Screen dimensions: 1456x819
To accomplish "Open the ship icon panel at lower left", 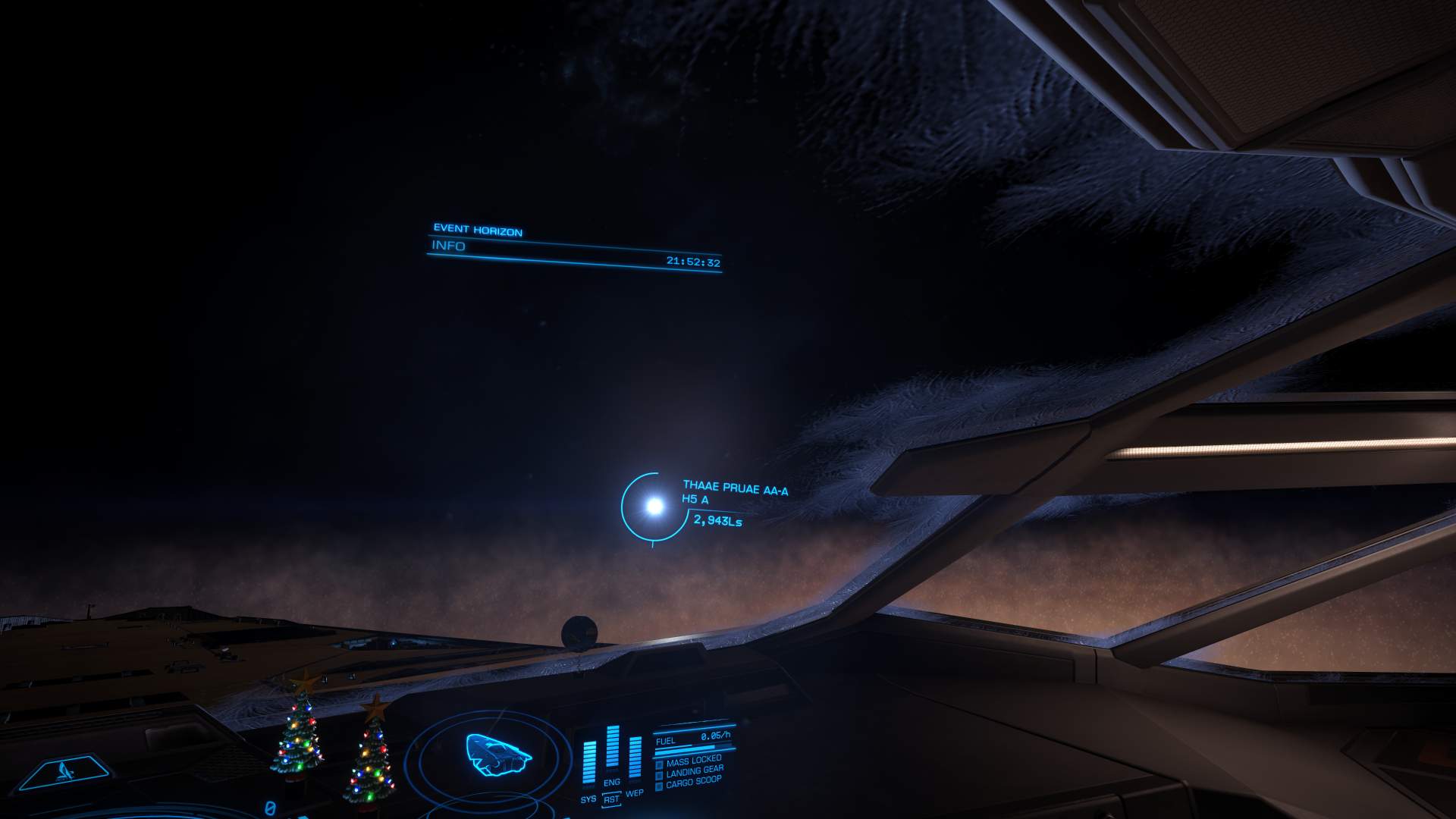I will pyautogui.click(x=65, y=773).
